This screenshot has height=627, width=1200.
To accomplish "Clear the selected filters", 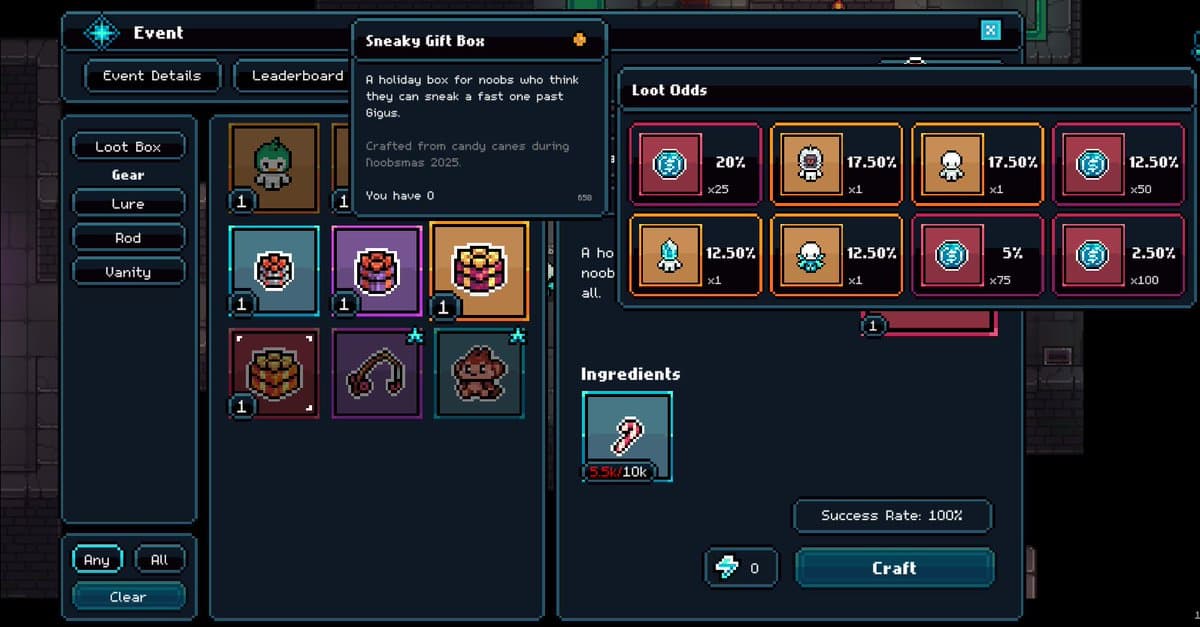I will point(128,597).
